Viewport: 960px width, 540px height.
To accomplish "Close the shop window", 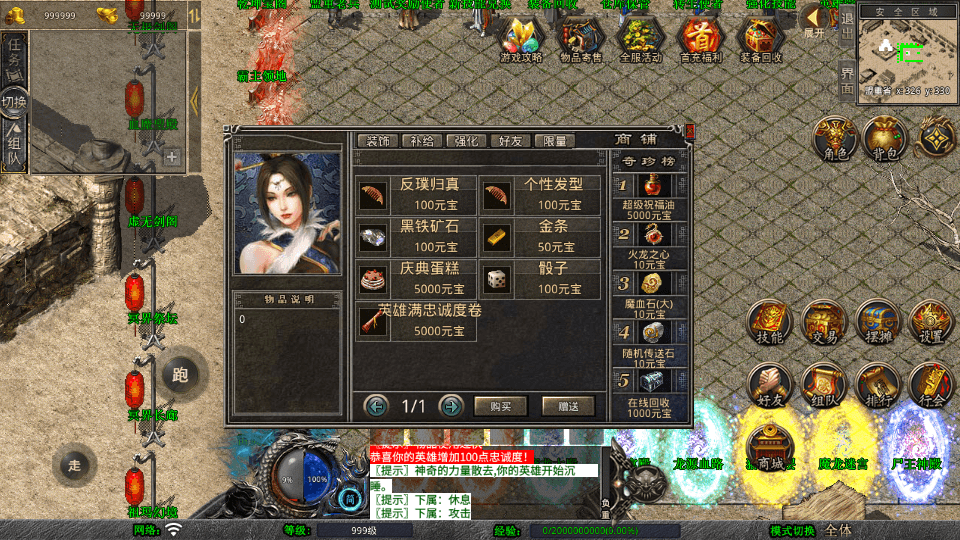I will (690, 130).
